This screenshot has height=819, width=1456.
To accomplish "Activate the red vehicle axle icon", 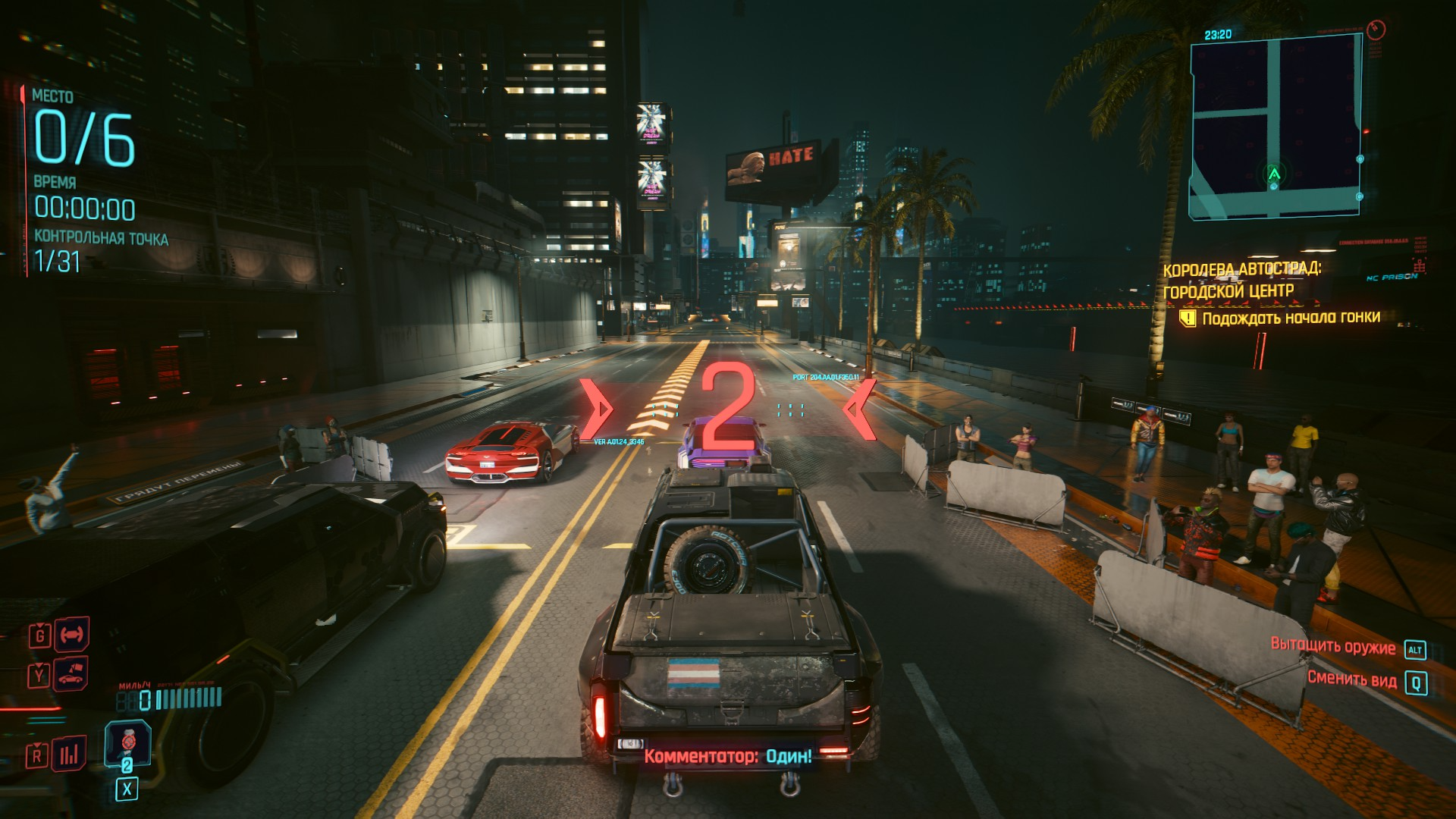I will click(72, 635).
